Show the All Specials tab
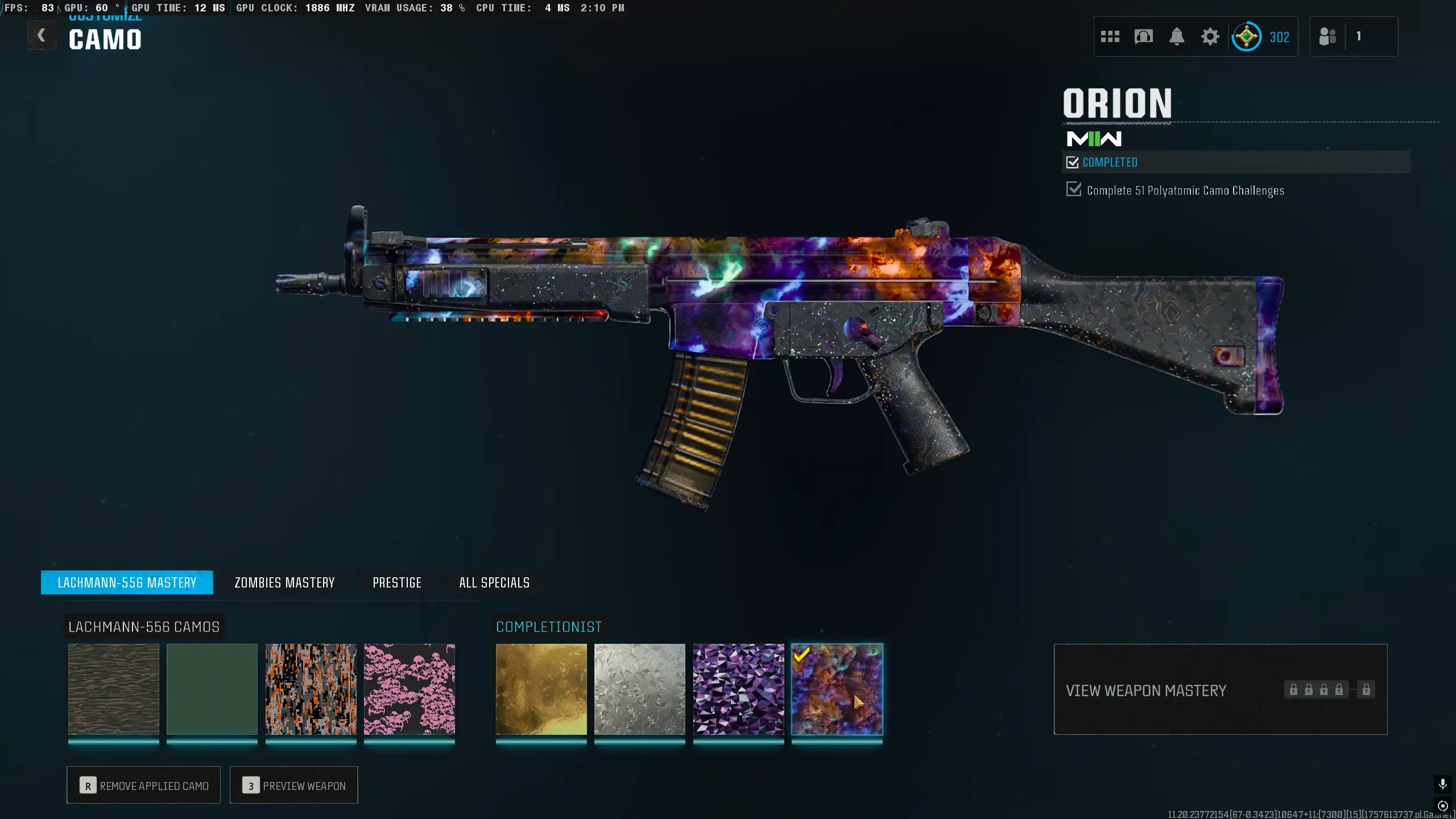 pos(494,582)
